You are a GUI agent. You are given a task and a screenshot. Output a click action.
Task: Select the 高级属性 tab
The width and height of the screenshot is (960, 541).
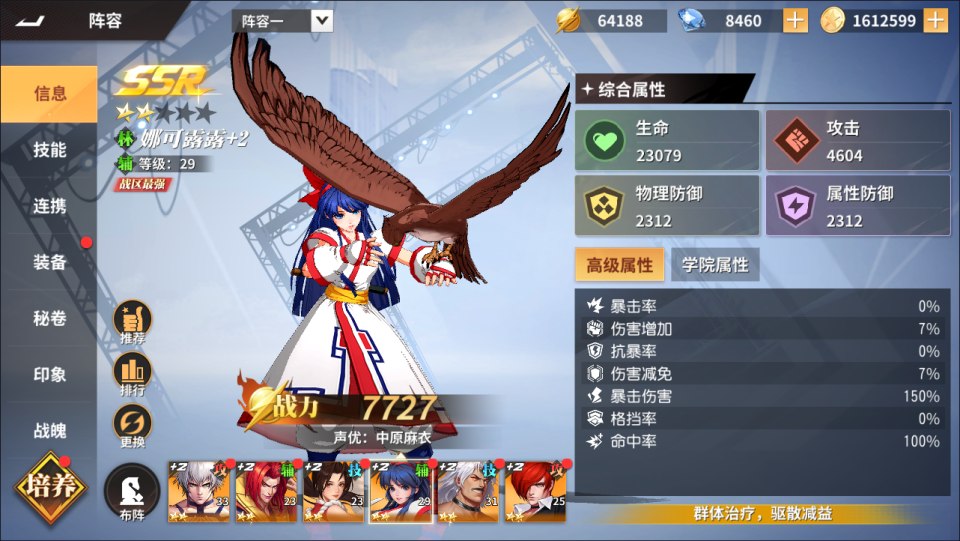pyautogui.click(x=619, y=265)
